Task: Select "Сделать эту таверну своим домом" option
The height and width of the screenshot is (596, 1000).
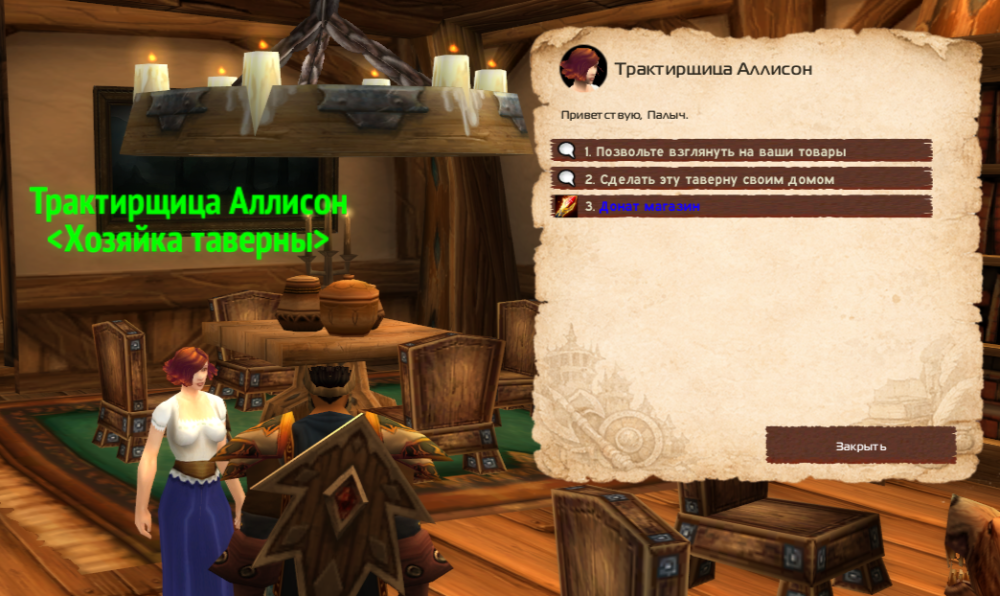Action: click(709, 179)
